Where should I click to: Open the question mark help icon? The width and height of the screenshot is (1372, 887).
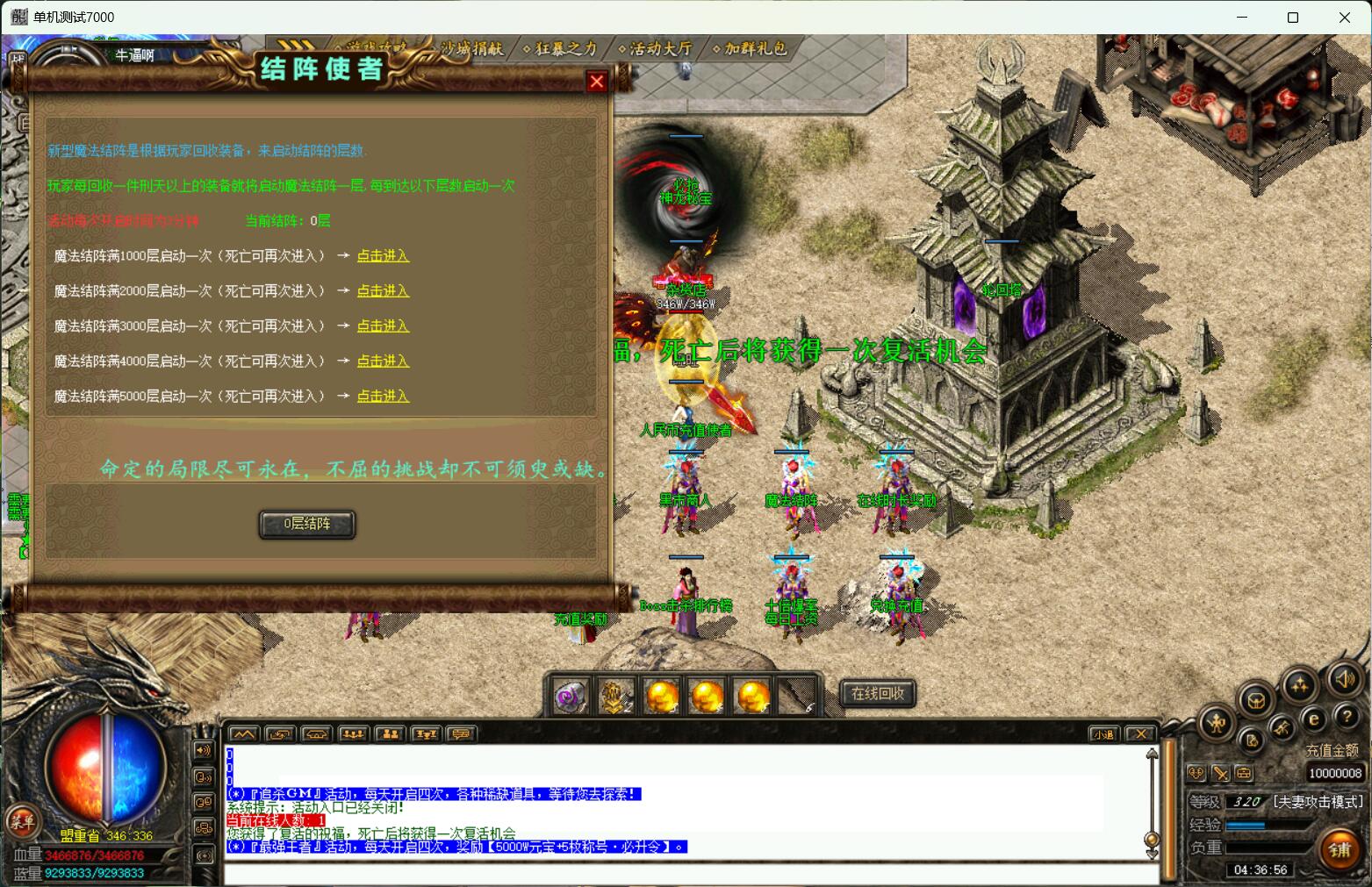pyautogui.click(x=1347, y=718)
